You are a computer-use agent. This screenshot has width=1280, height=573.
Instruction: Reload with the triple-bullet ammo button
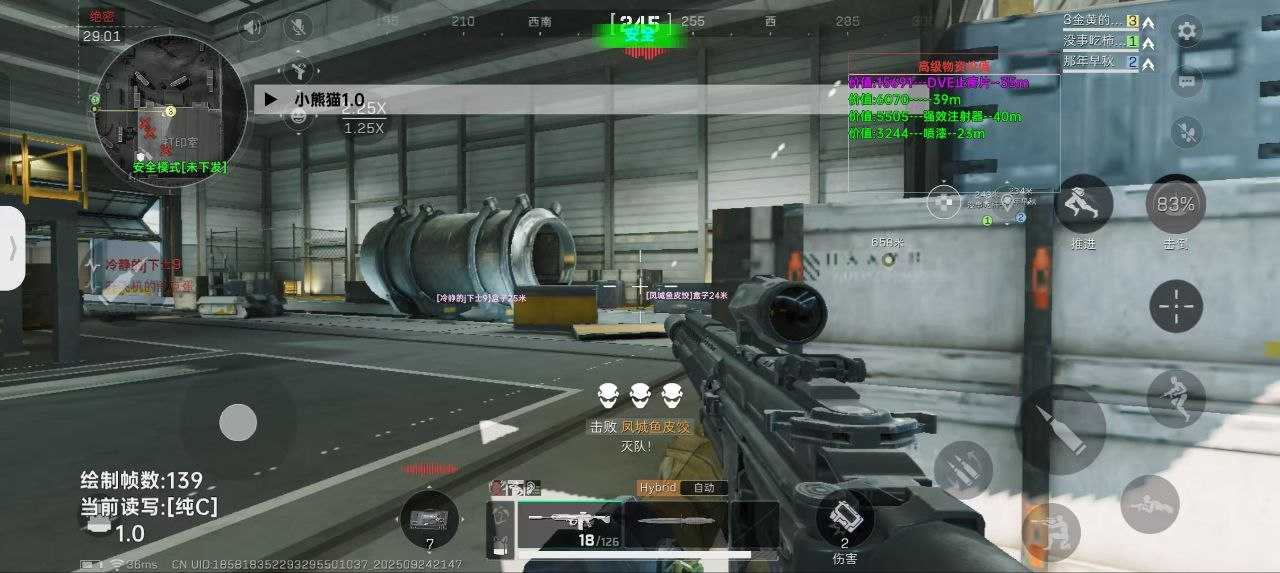tap(963, 469)
